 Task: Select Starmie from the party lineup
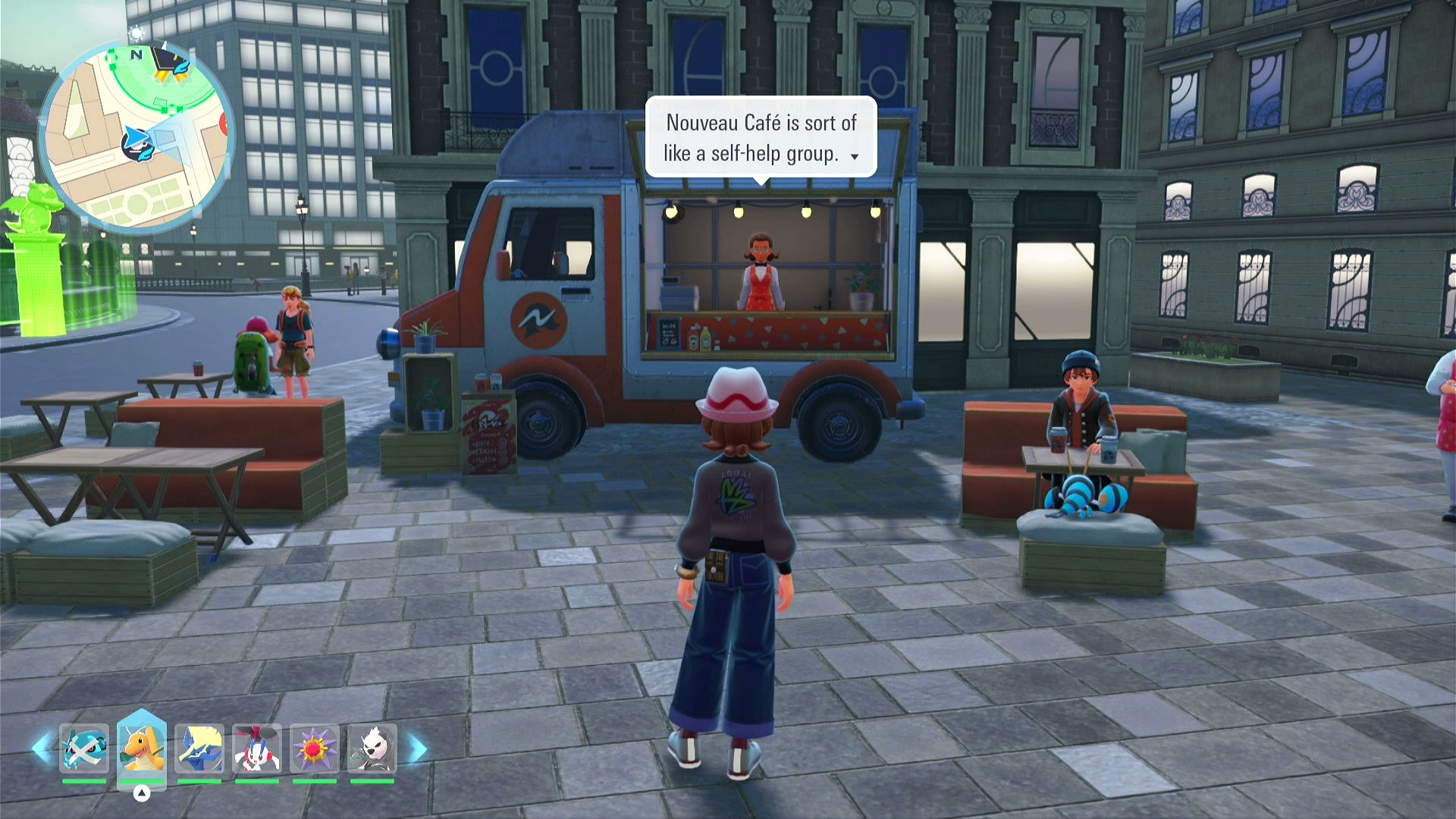coord(314,748)
